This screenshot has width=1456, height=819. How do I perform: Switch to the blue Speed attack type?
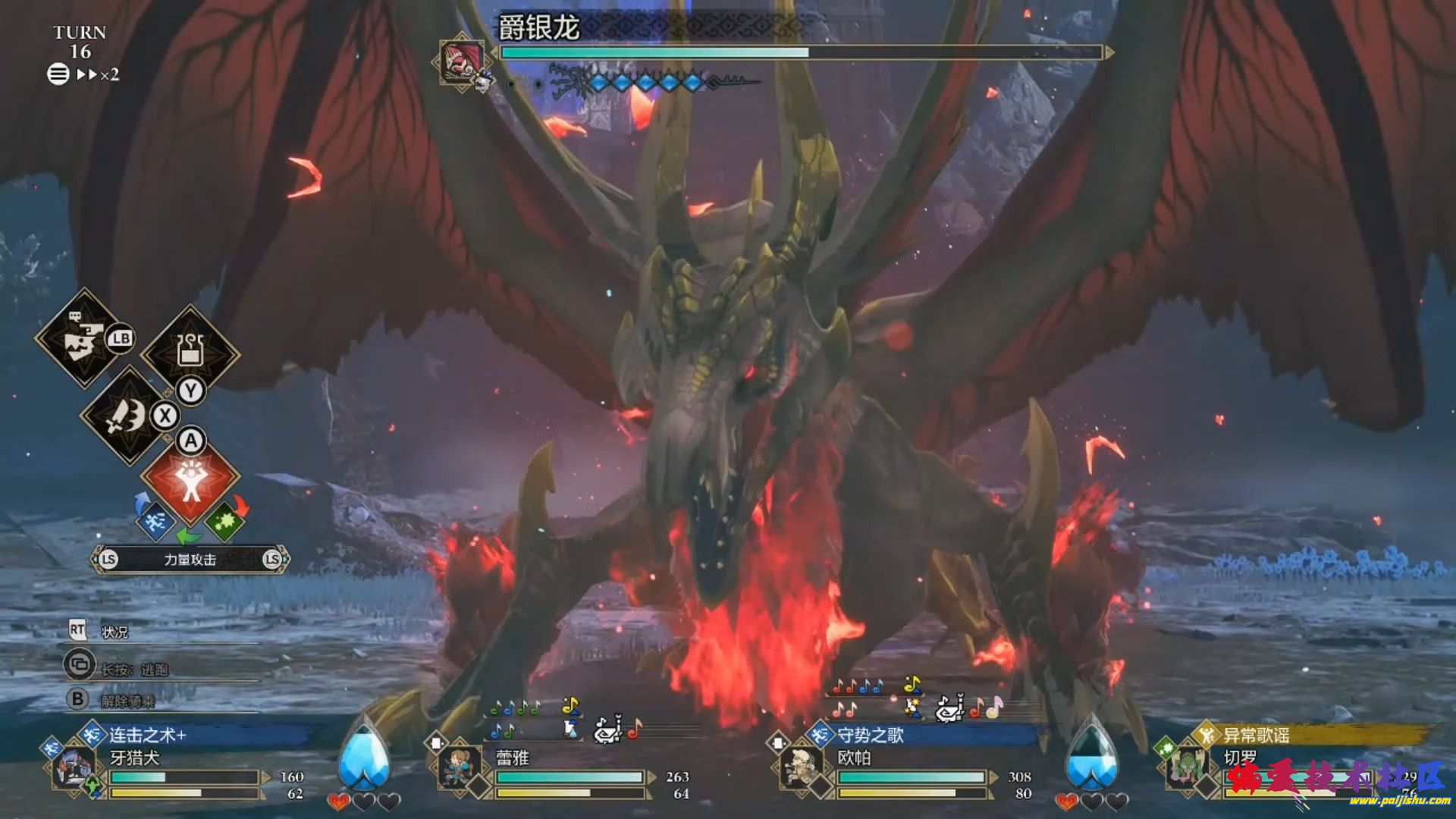[x=155, y=521]
